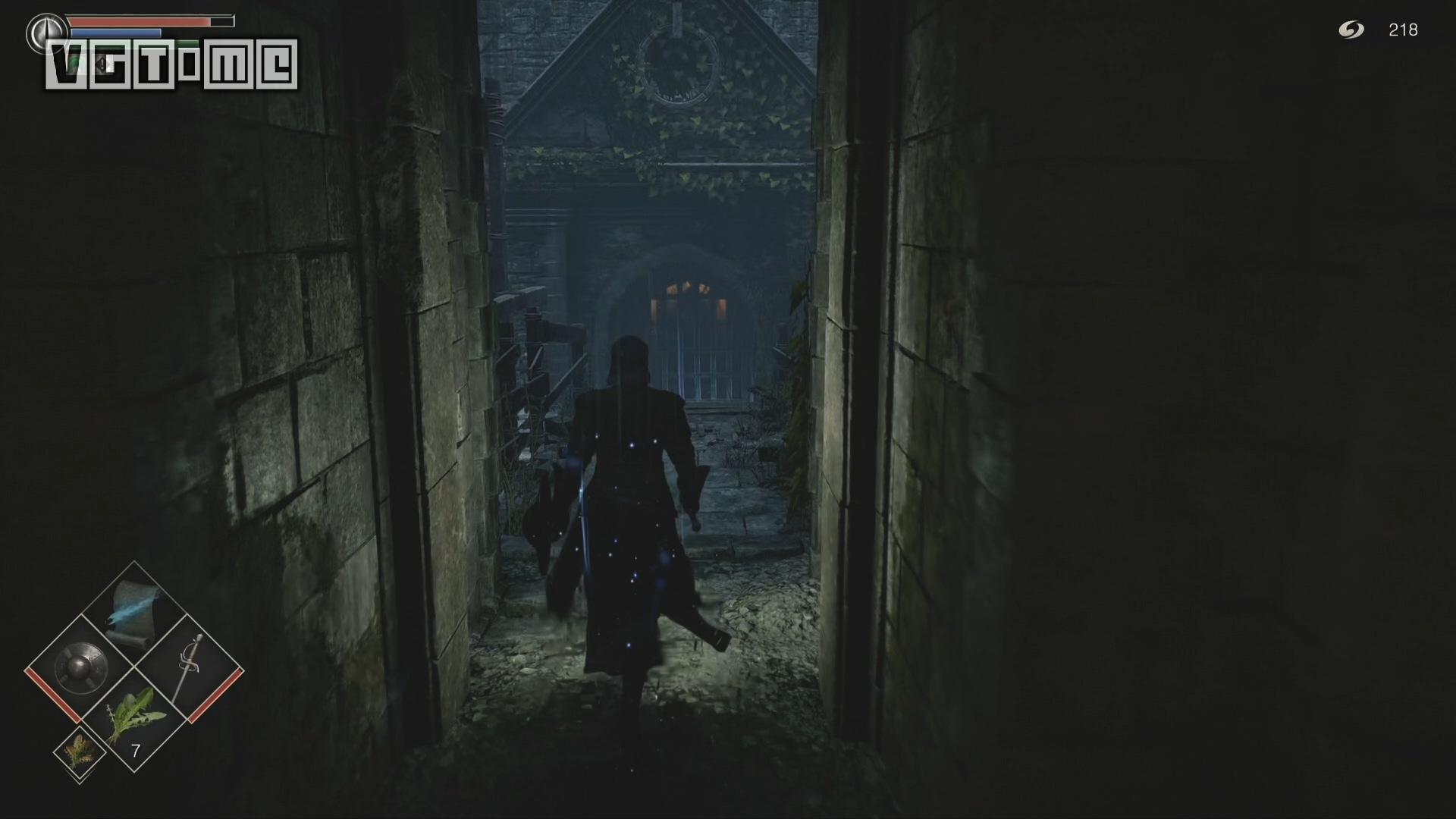Select the equipped rapier weapon icon

coord(190,658)
